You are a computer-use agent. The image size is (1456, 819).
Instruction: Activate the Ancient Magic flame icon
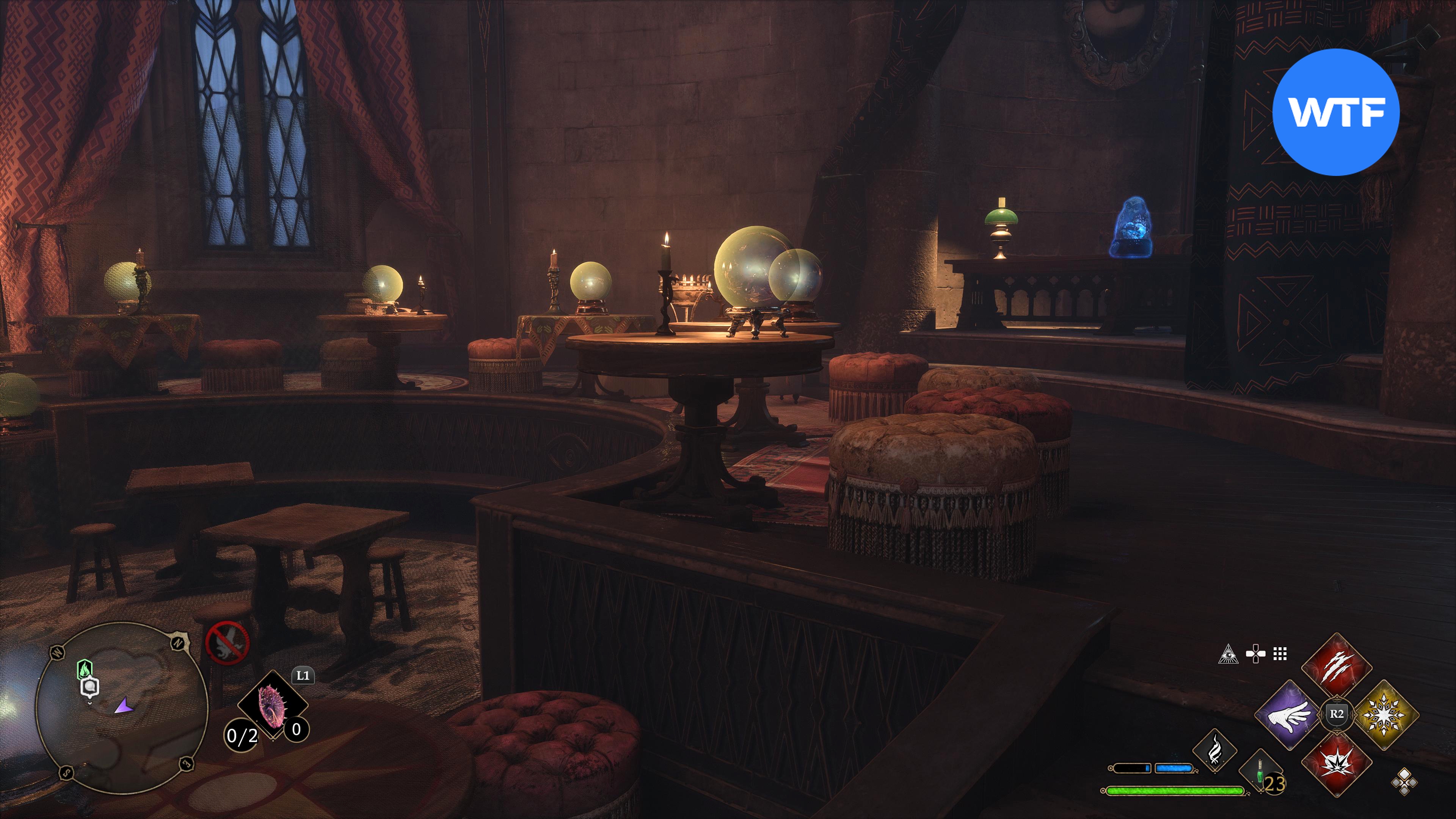pos(1214,751)
